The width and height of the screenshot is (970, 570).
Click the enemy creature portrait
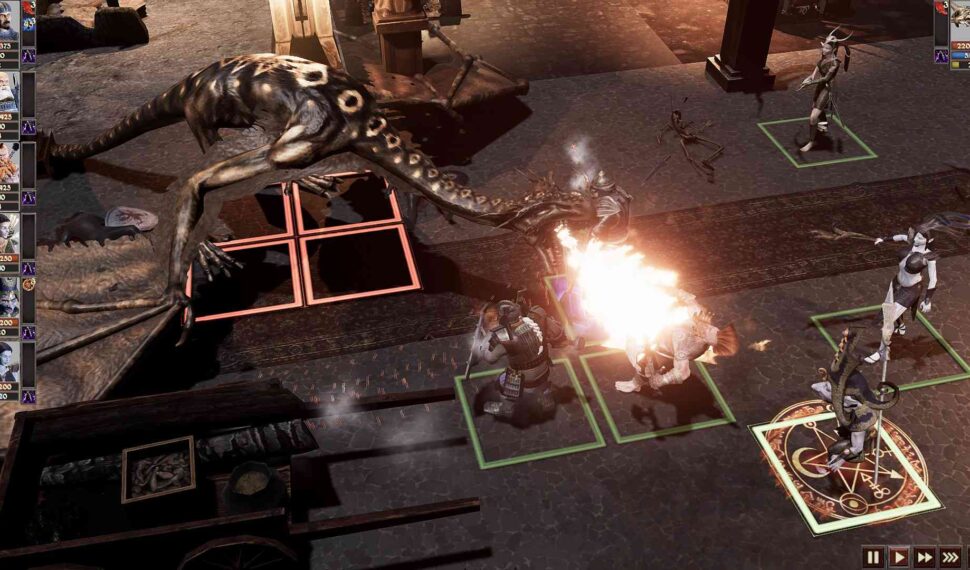961,22
